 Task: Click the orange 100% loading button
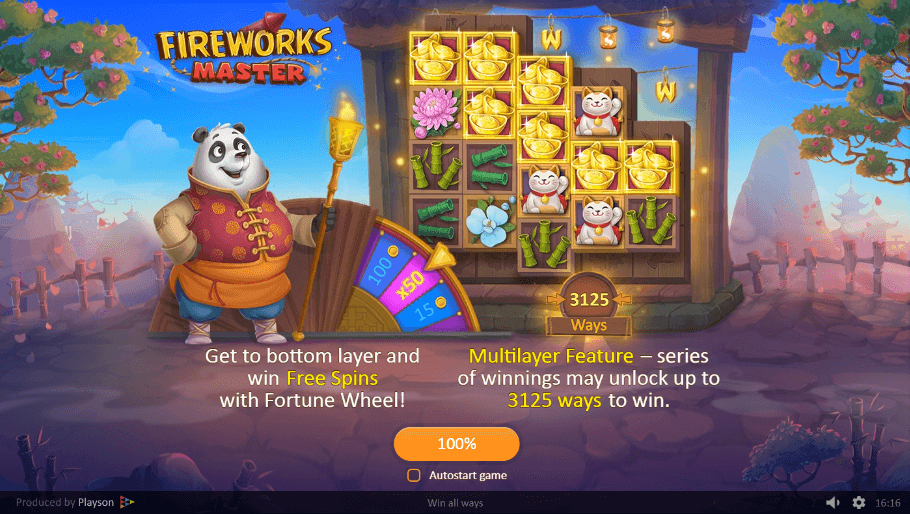click(456, 444)
